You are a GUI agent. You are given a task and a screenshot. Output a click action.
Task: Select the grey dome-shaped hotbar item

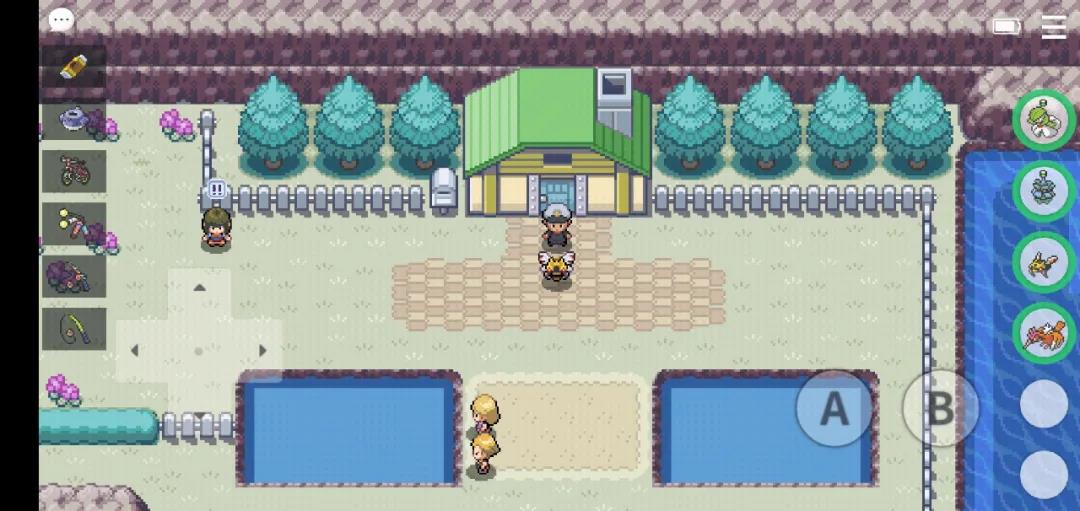74,119
